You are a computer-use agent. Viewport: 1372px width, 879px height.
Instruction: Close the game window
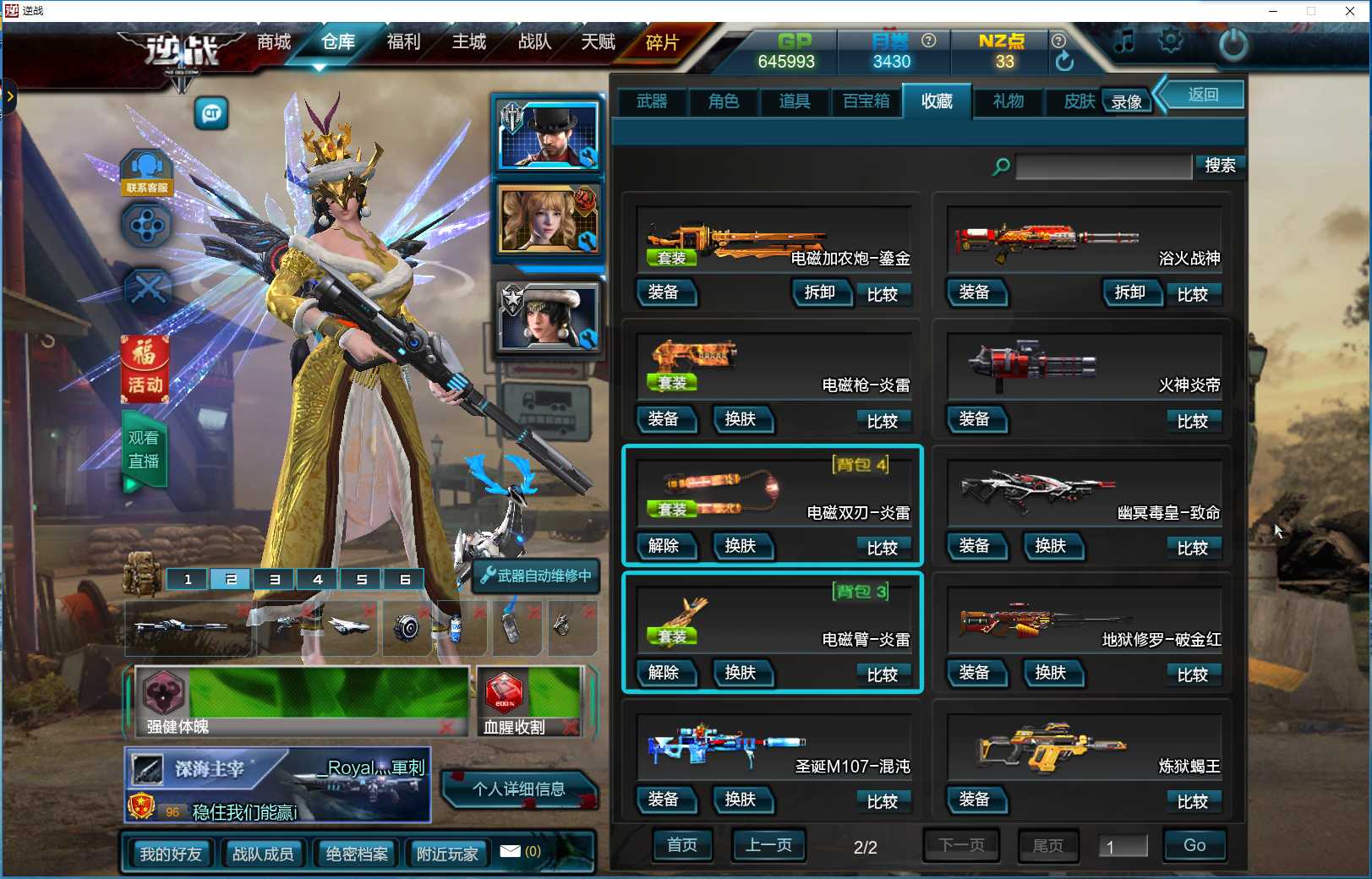[x=1350, y=11]
